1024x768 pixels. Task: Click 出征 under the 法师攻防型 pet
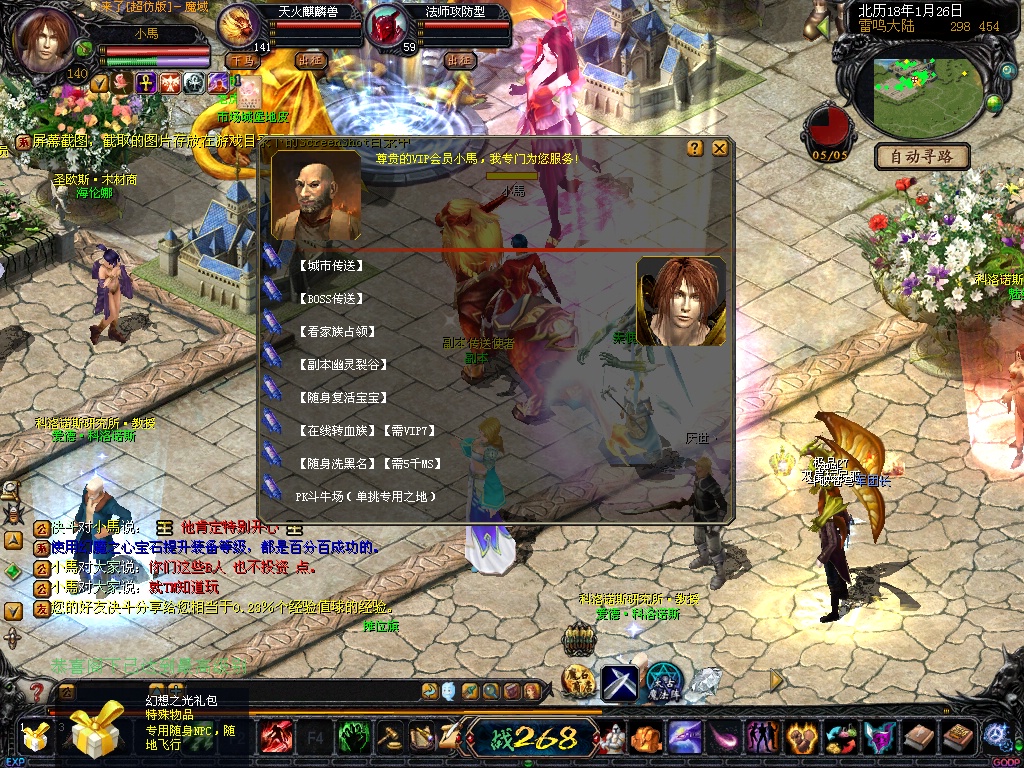pyautogui.click(x=459, y=60)
